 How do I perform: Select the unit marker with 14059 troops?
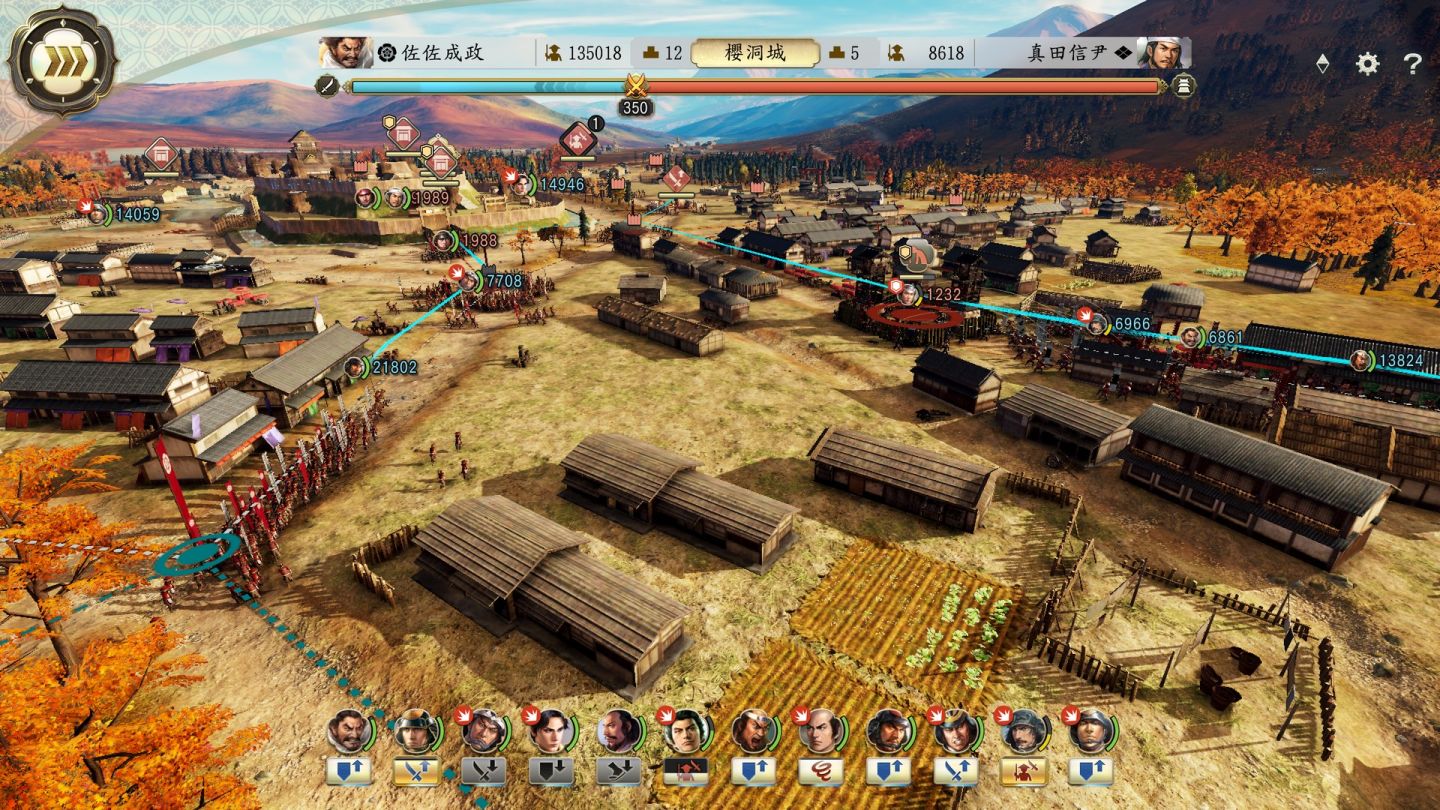[98, 213]
